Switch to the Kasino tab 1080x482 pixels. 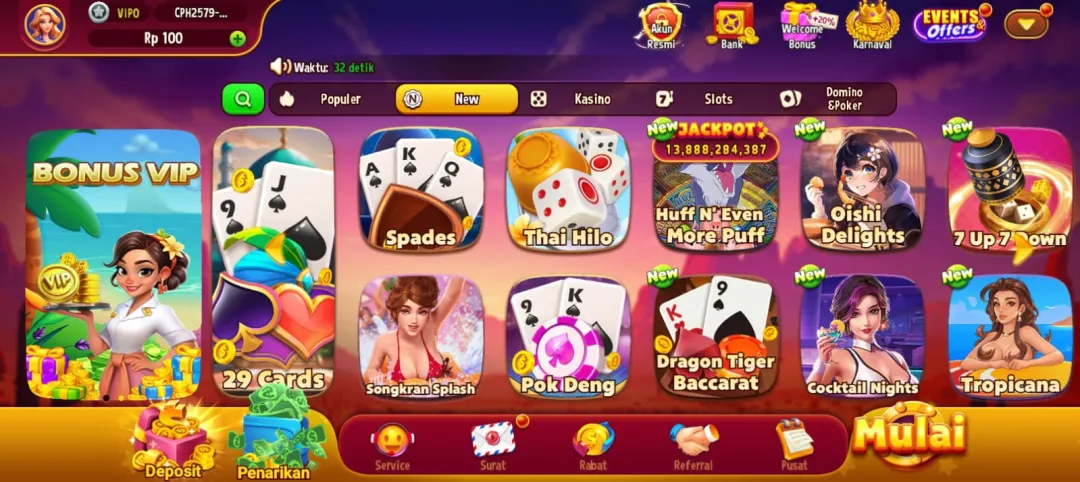point(580,99)
